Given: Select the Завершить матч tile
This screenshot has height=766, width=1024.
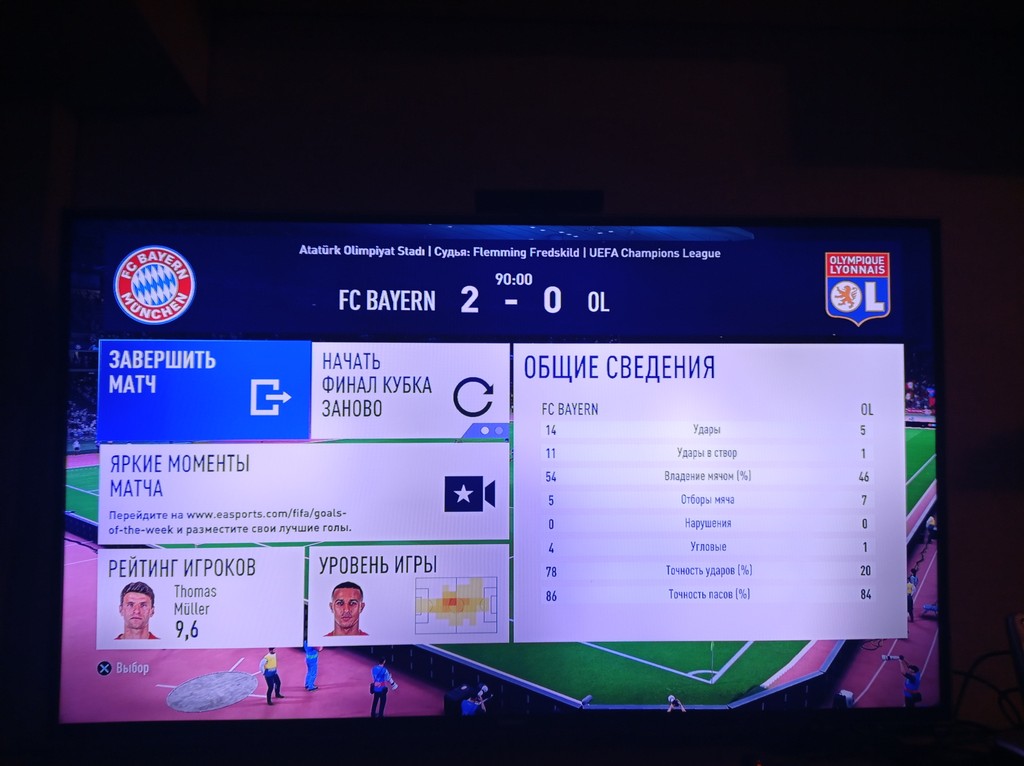Looking at the screenshot, I should pyautogui.click(x=204, y=389).
